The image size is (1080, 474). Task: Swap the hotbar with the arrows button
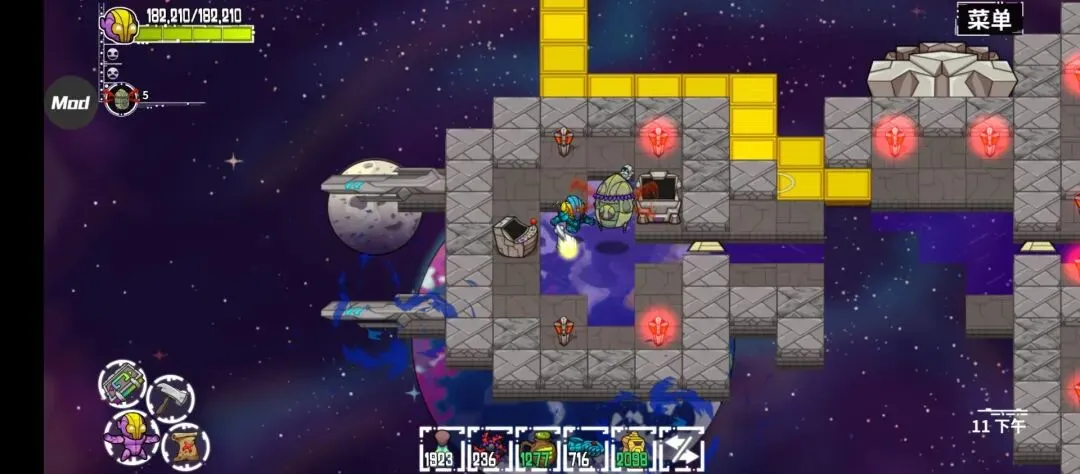tap(682, 449)
